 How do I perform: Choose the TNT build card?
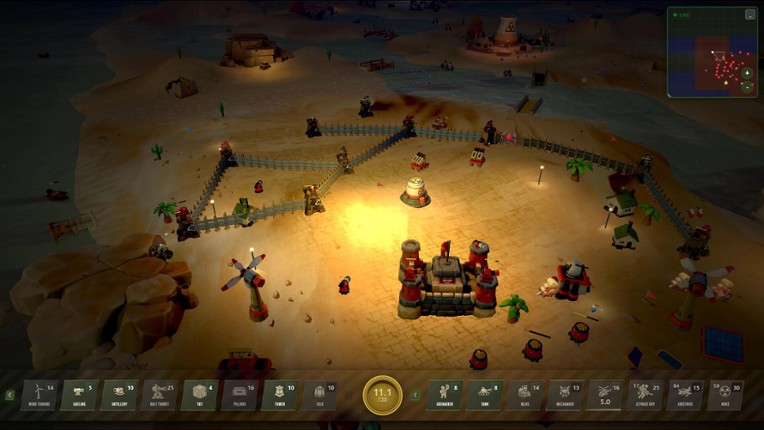pos(198,395)
